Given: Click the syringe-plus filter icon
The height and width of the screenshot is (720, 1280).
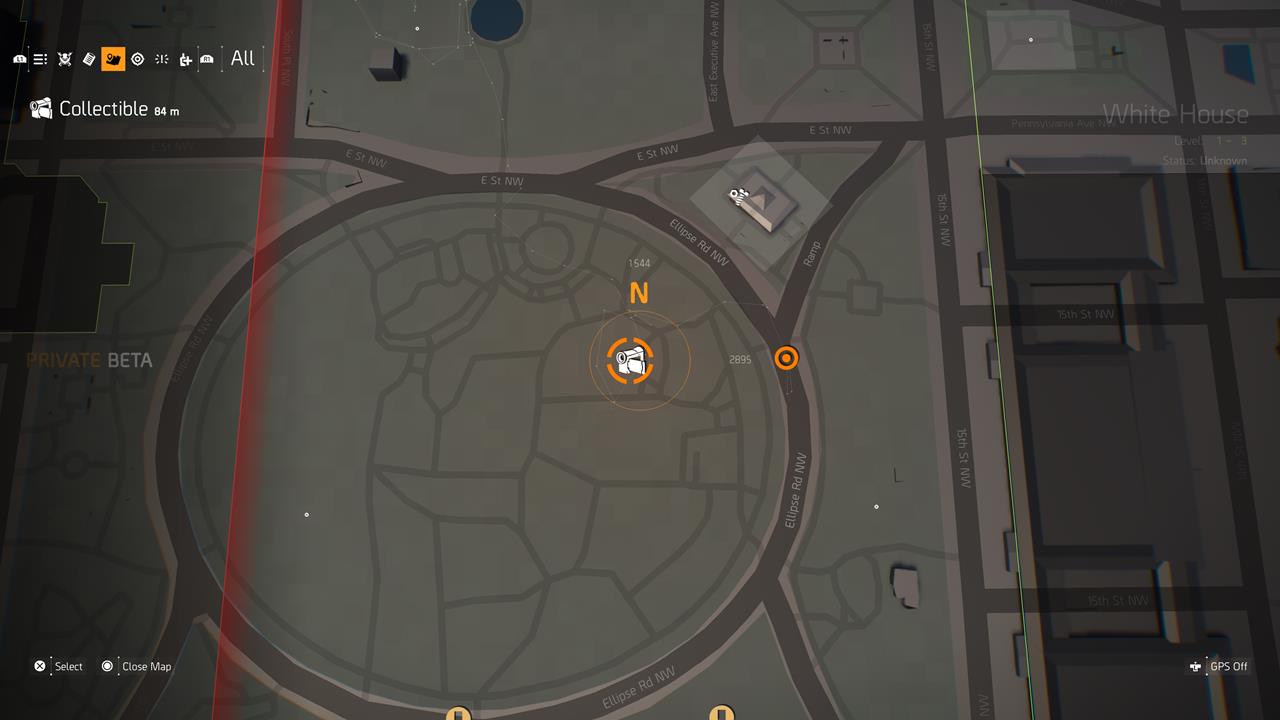Looking at the screenshot, I should [184, 58].
